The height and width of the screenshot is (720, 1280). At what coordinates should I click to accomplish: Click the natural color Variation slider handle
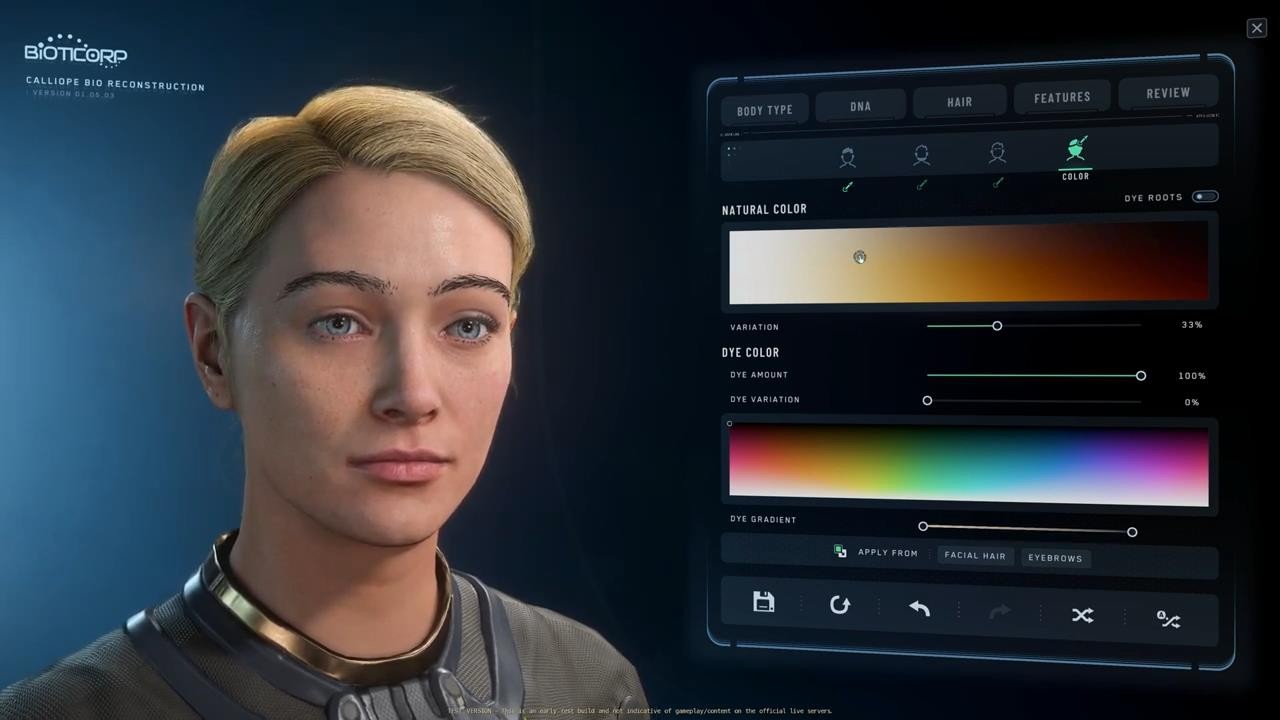pyautogui.click(x=997, y=326)
